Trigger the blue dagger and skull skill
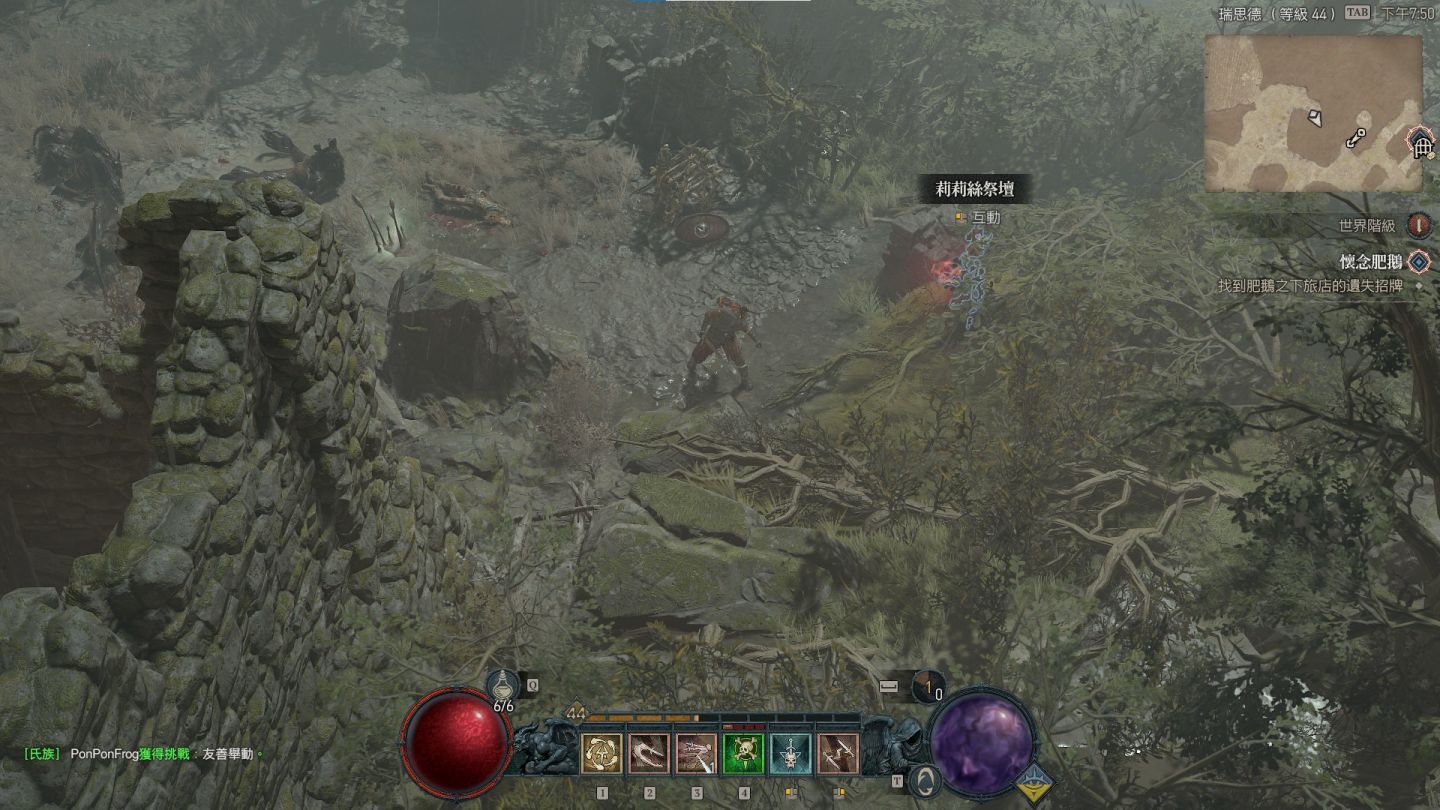The height and width of the screenshot is (810, 1440). [790, 754]
